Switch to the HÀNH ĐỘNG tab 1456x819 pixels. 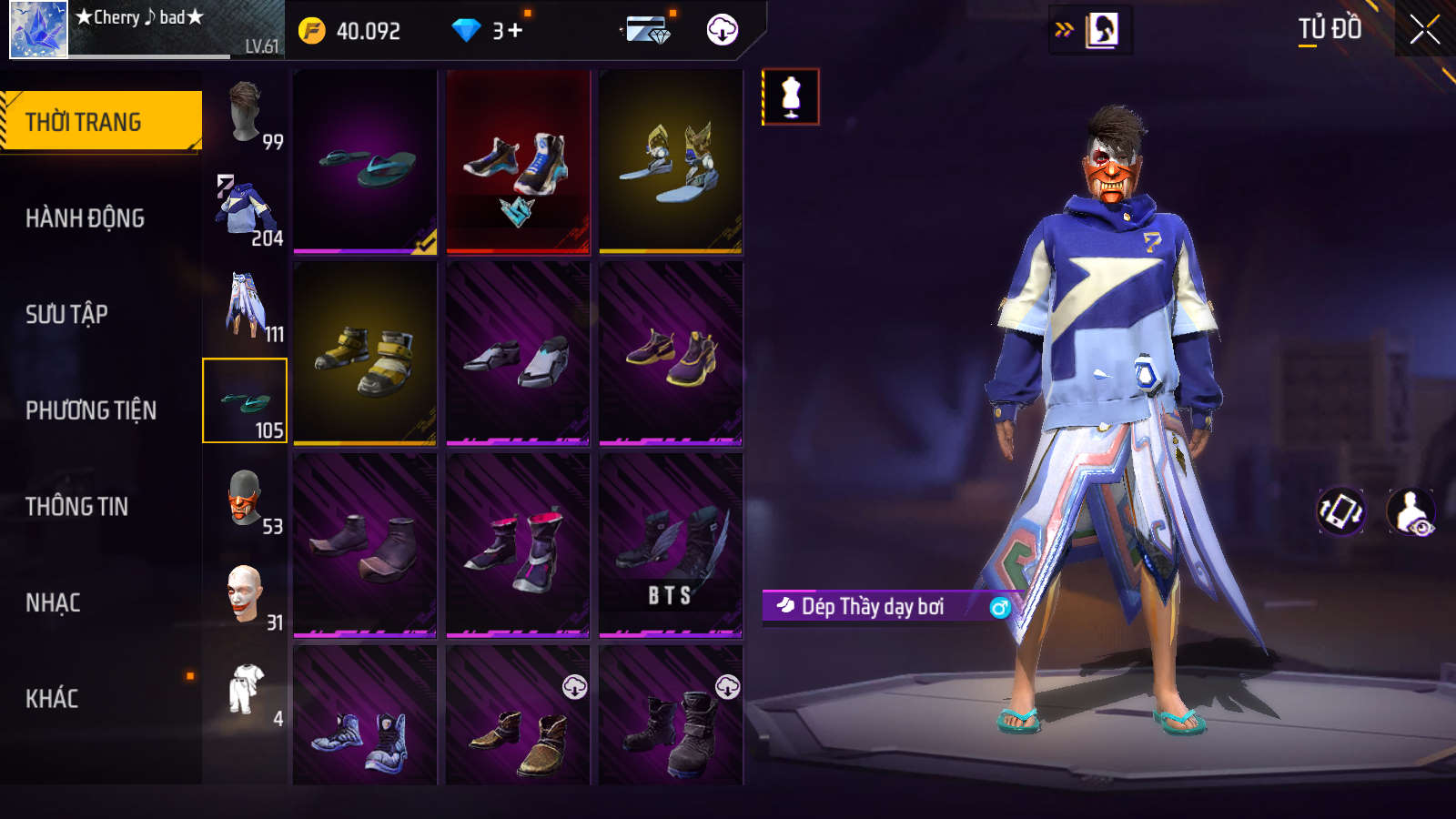point(85,218)
